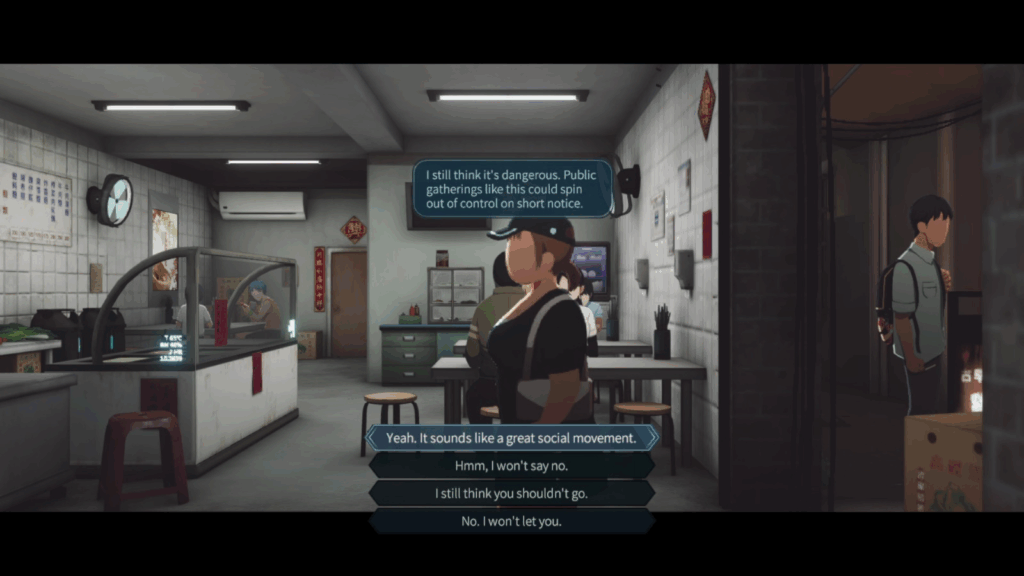Viewport: 1024px width, 576px height.
Task: Select the 'Hmm, I won't say no.' reply
Action: coord(511,466)
